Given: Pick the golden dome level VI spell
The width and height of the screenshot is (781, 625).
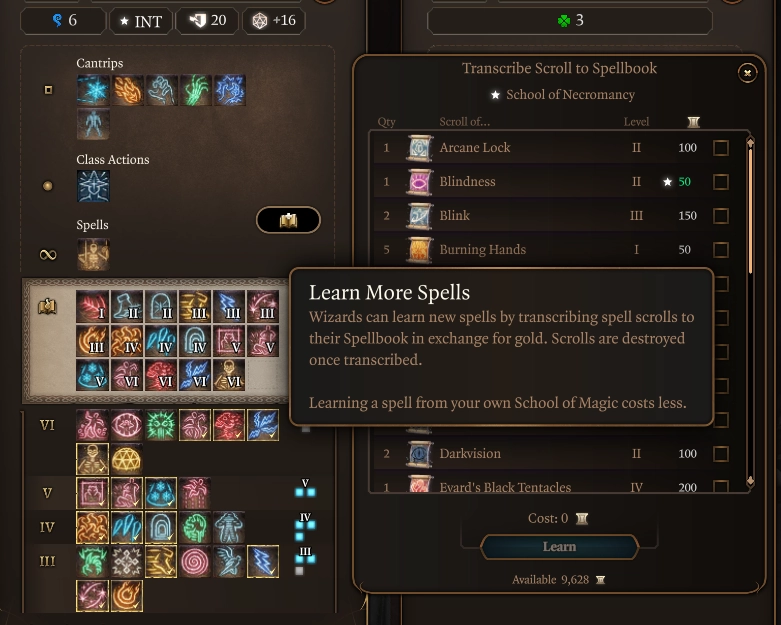Looking at the screenshot, I should [127, 458].
